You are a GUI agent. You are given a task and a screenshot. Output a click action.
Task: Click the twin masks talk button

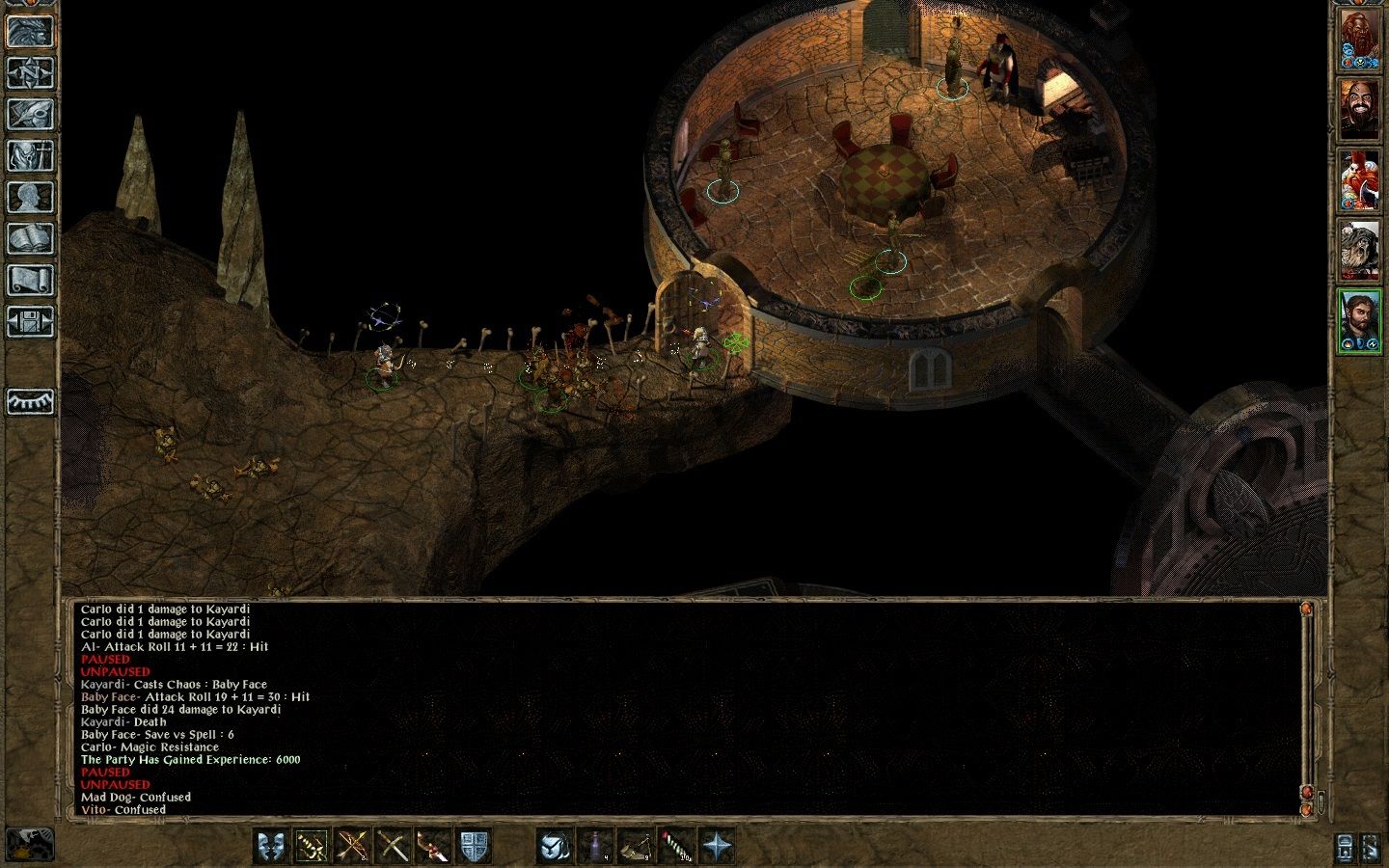271,846
